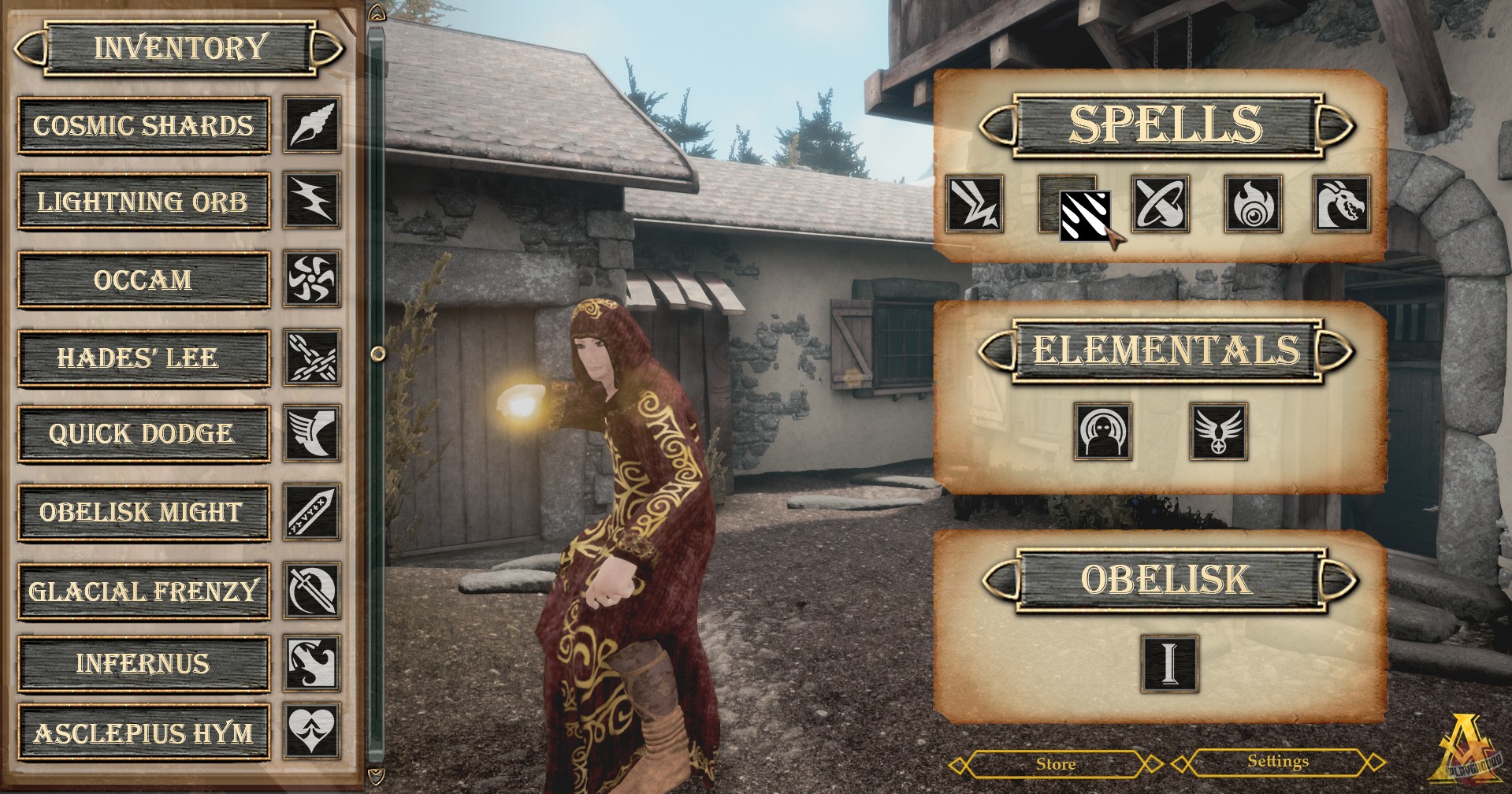Select Cosmic Shards from the inventory
The width and height of the screenshot is (1512, 794).
point(143,126)
